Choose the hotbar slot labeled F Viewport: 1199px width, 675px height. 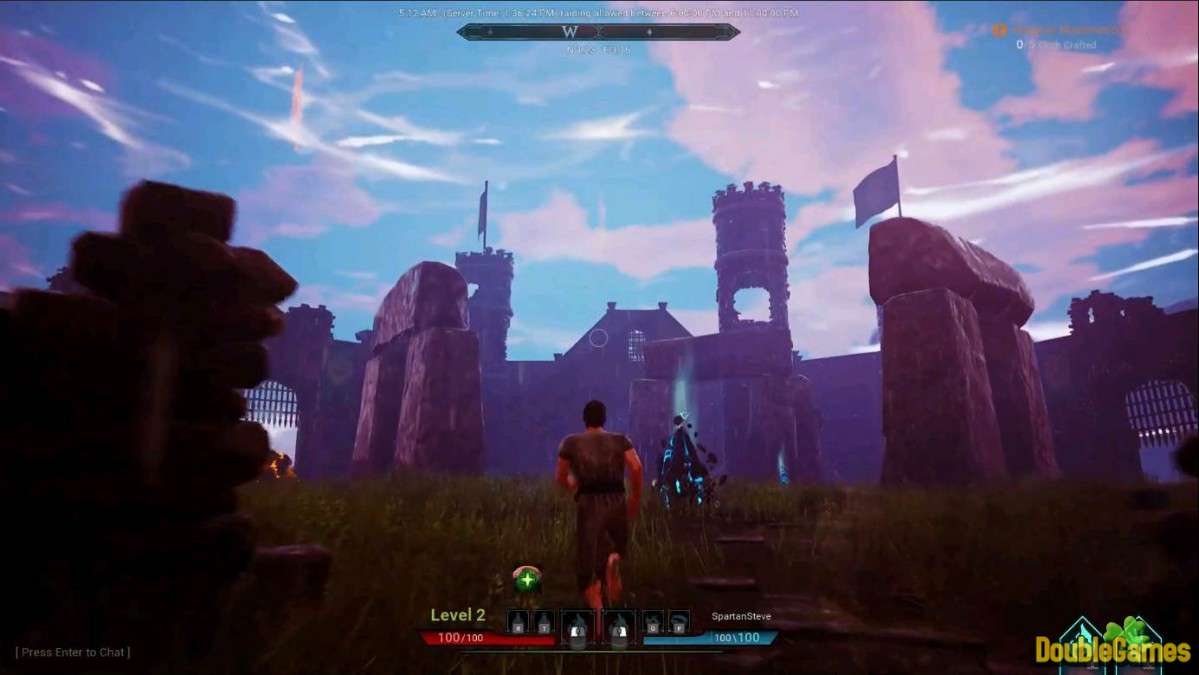(679, 624)
